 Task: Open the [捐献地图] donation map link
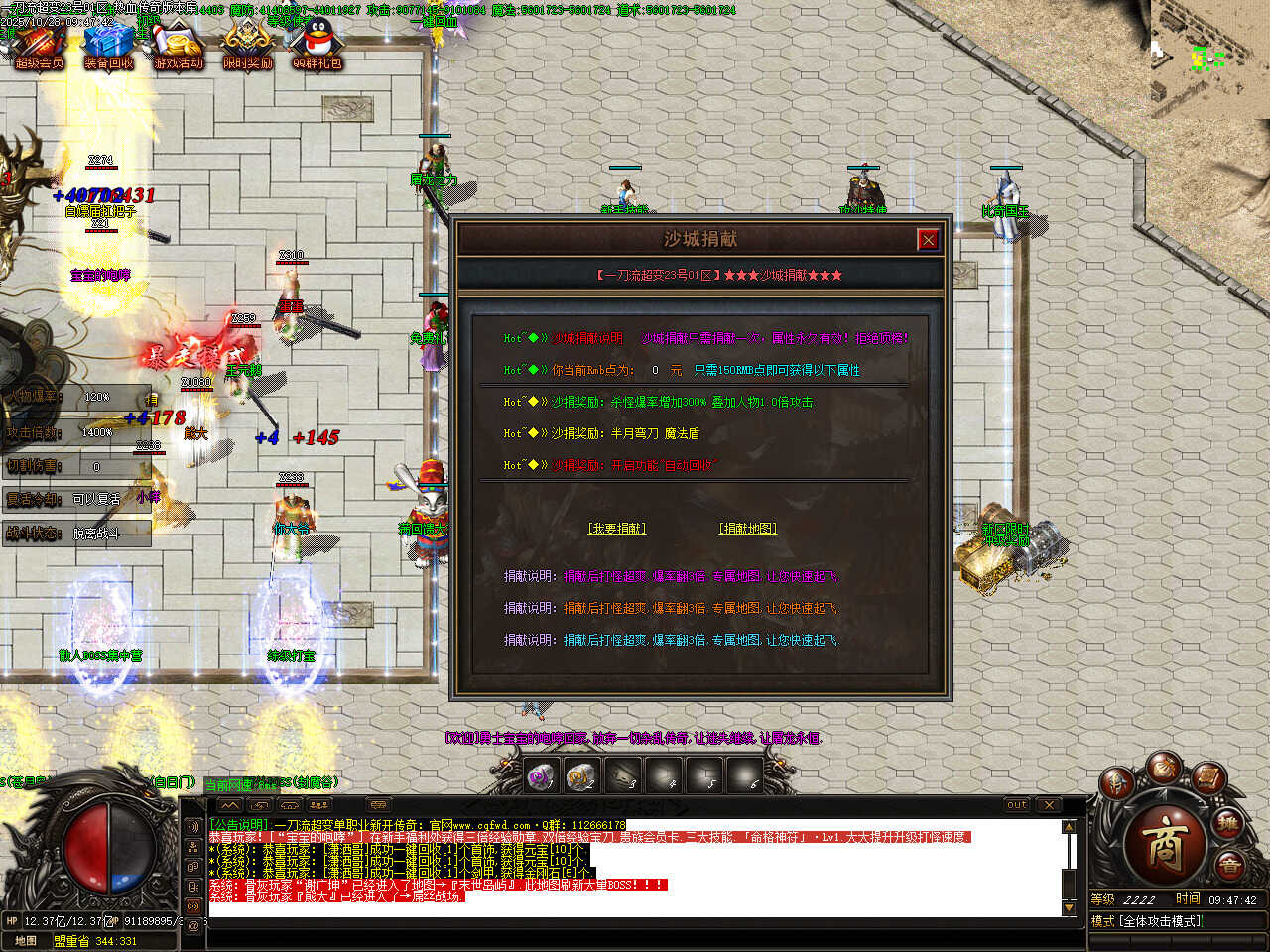[x=748, y=529]
